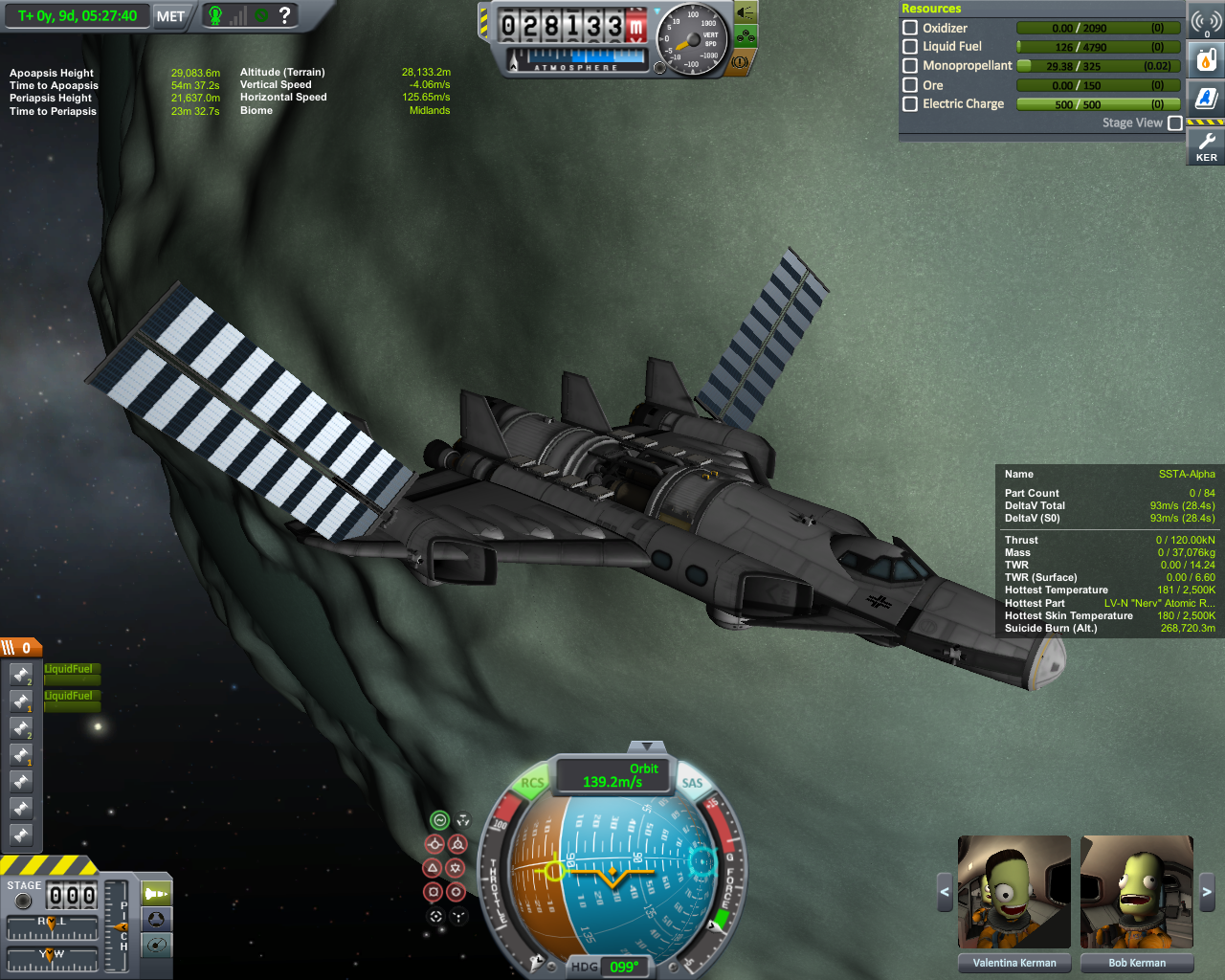Toggle the Oxidizer resource checkbox

[910, 28]
